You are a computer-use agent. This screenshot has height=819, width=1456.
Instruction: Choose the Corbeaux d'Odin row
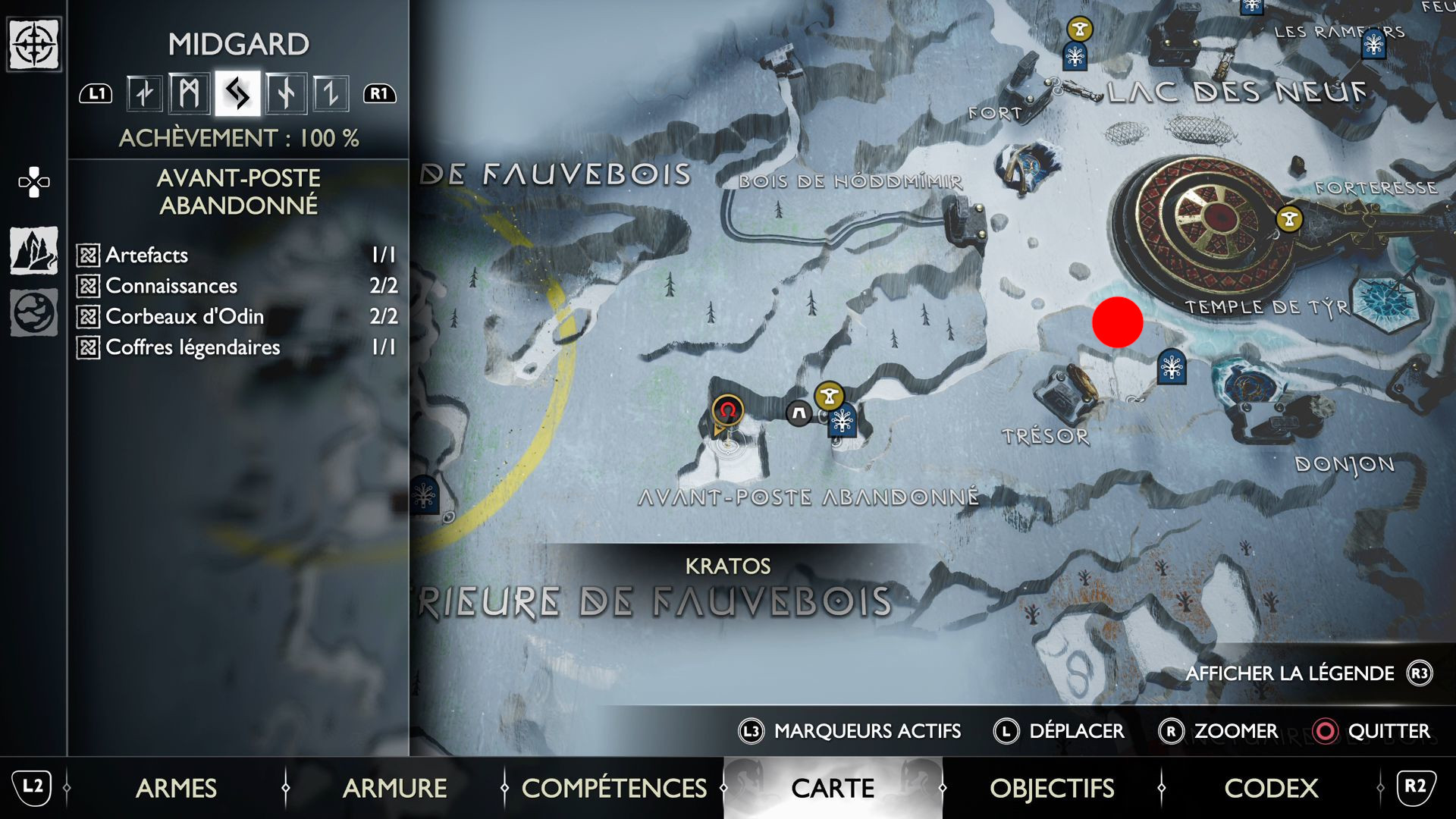pos(237,316)
